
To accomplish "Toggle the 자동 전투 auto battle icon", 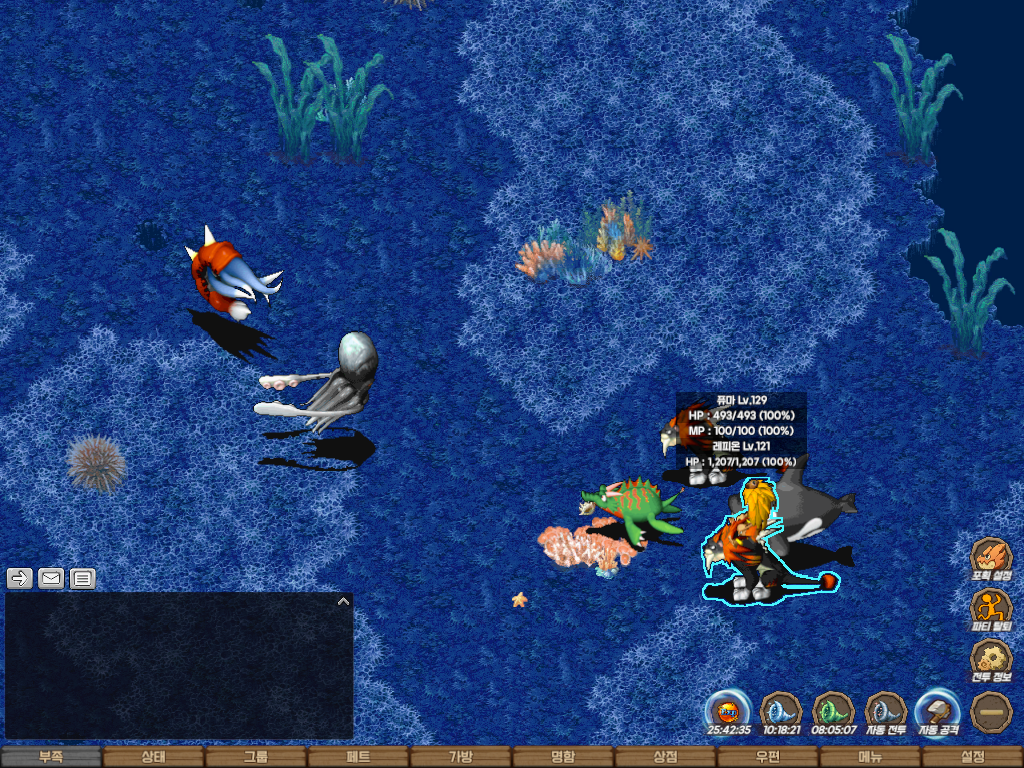I will (886, 712).
